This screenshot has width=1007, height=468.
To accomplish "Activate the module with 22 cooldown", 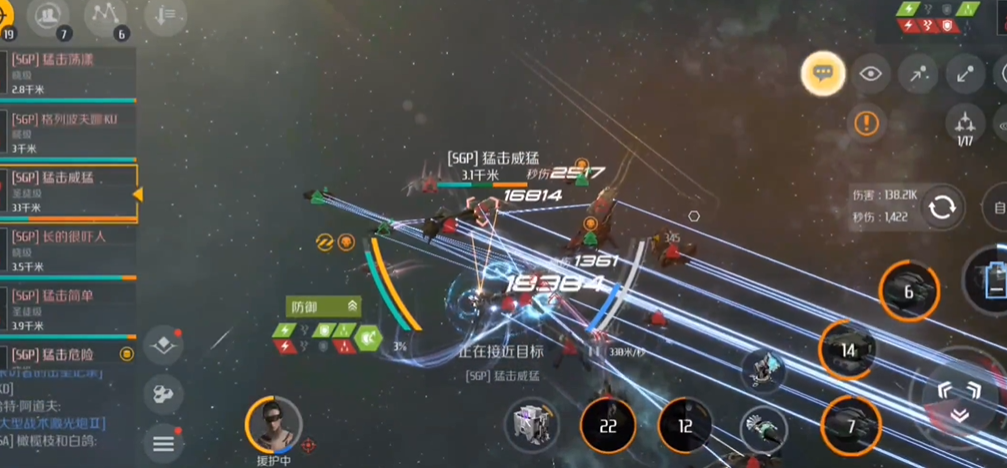I will point(607,426).
